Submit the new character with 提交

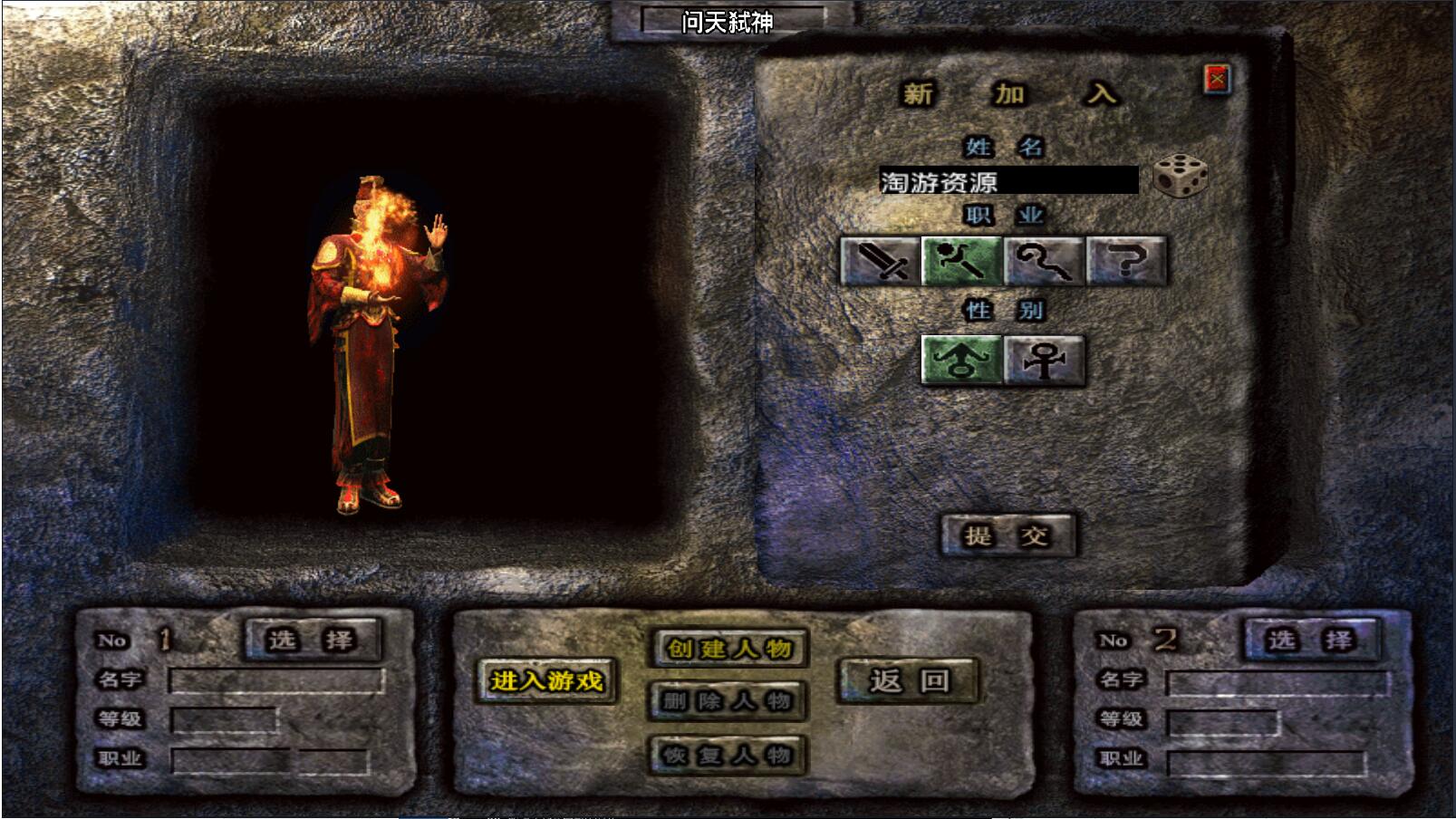click(x=1007, y=535)
